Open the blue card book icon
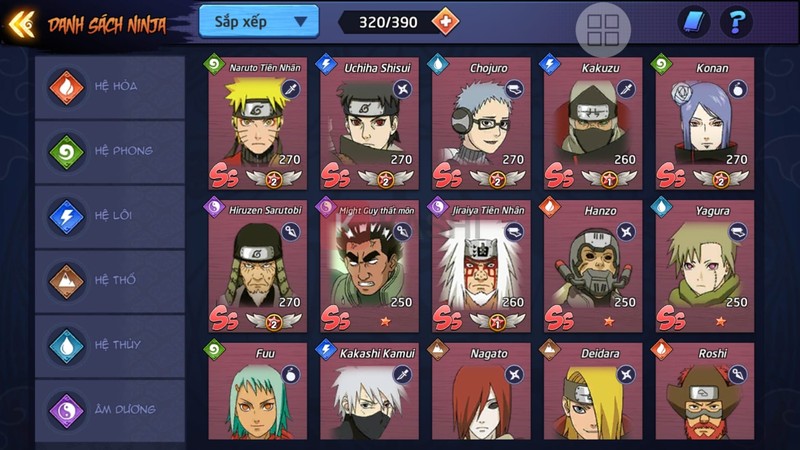Screen dimensions: 800x450 click(693, 21)
